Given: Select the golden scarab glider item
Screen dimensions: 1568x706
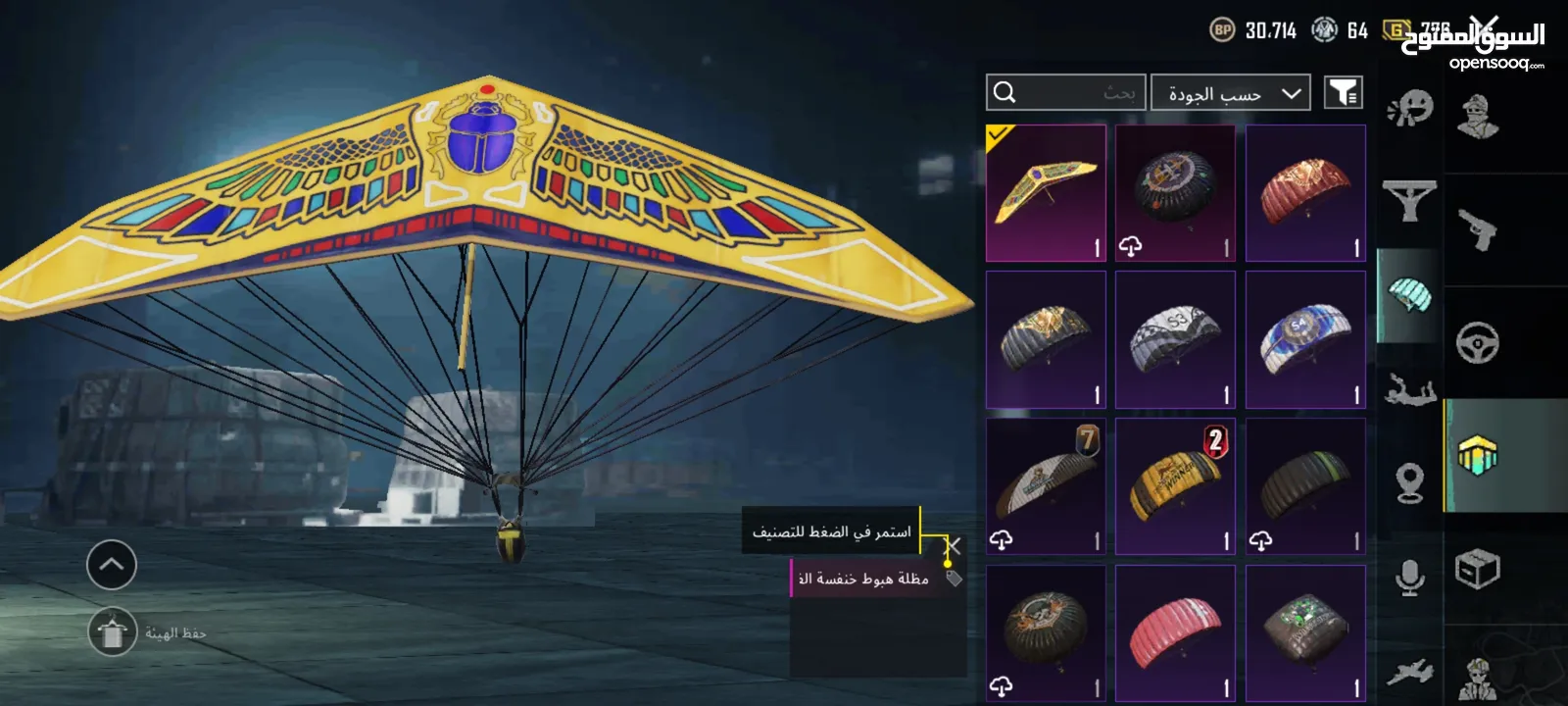Looking at the screenshot, I should [x=1046, y=193].
